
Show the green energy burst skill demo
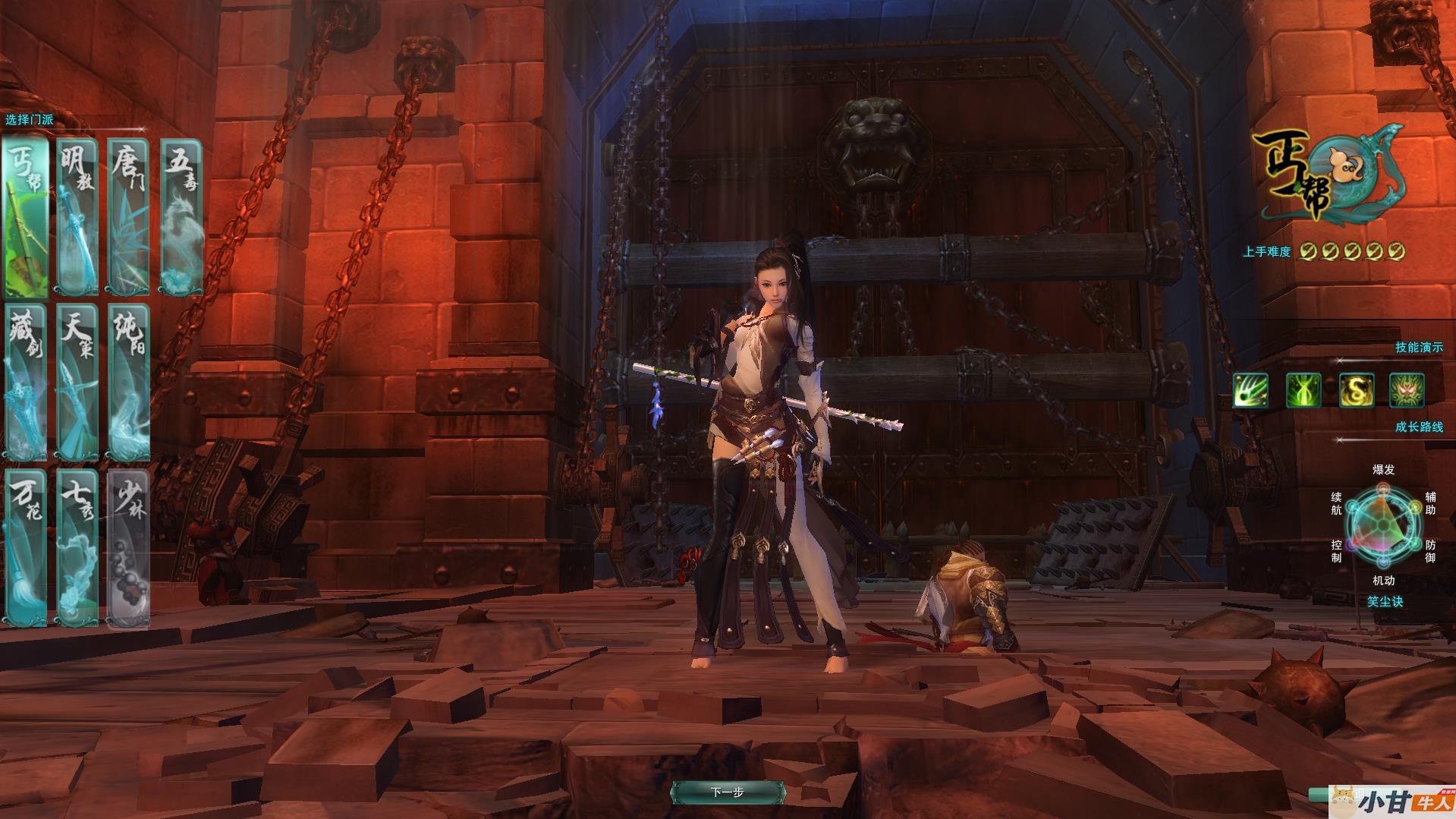1303,391
